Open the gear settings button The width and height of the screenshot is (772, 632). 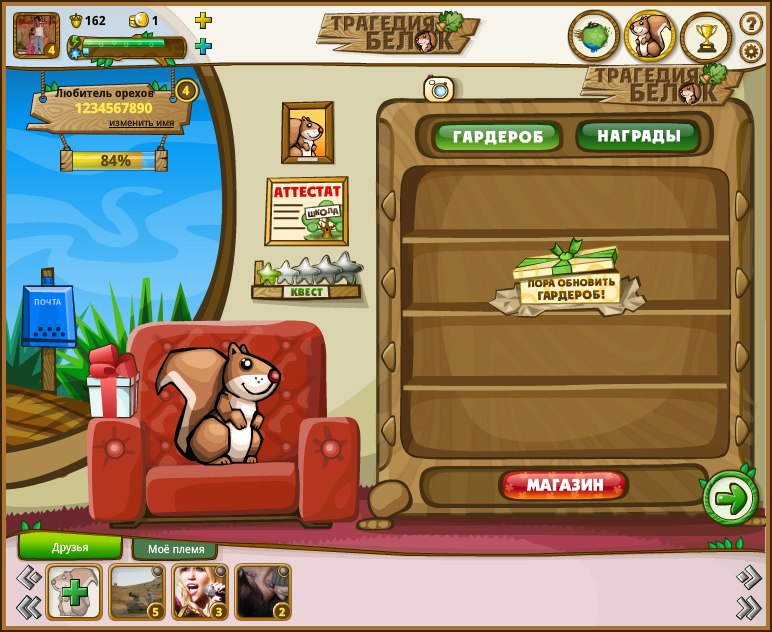(x=751, y=50)
